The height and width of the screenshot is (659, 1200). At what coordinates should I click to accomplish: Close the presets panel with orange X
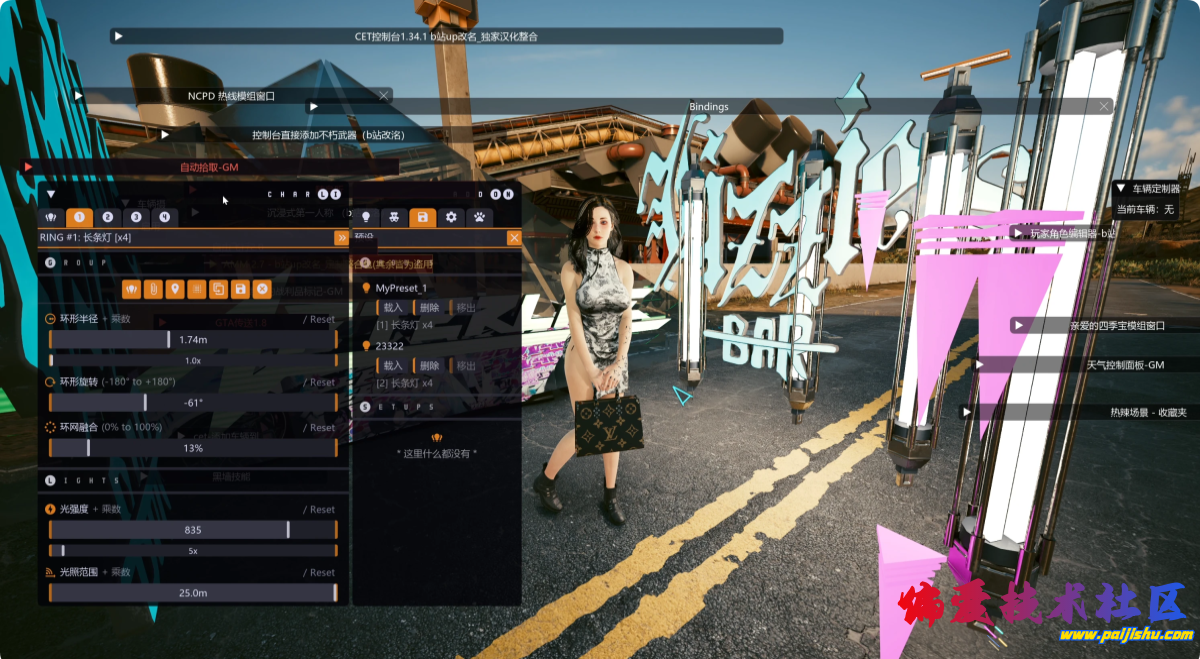514,238
